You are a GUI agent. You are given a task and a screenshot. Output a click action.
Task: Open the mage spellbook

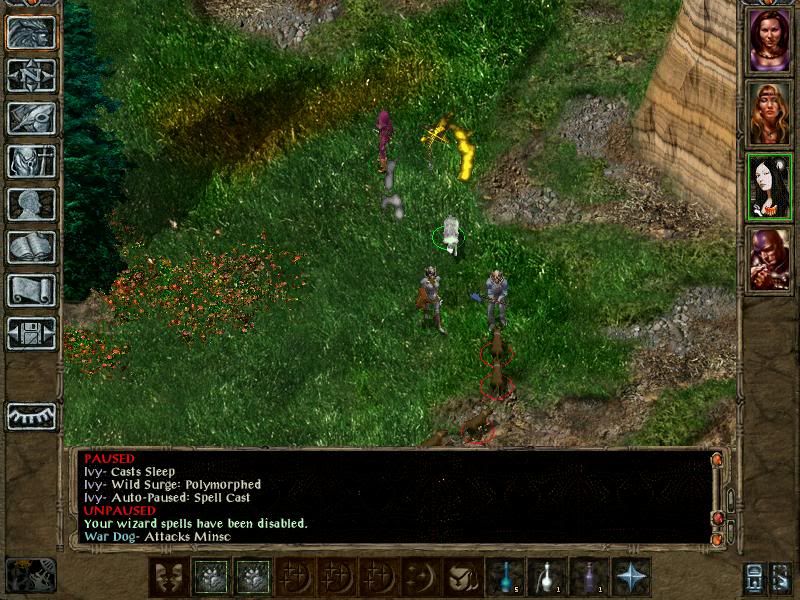tap(31, 247)
